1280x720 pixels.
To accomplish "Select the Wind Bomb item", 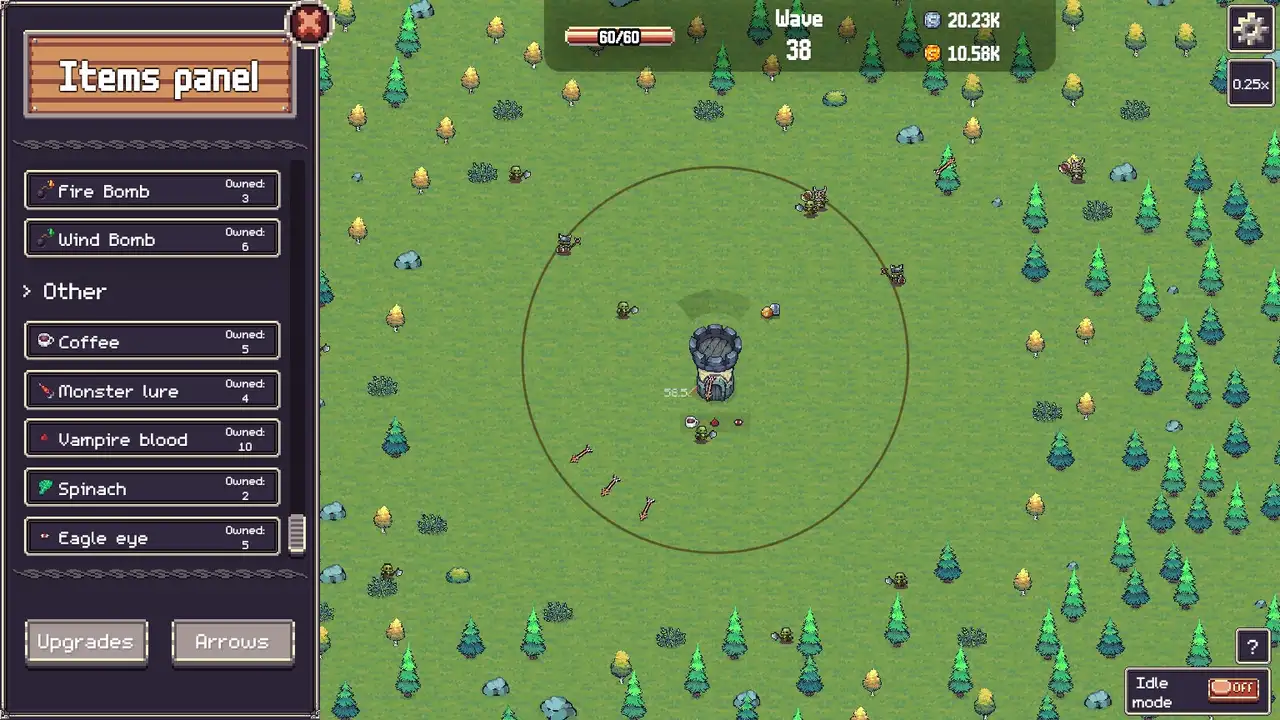I will (x=152, y=239).
